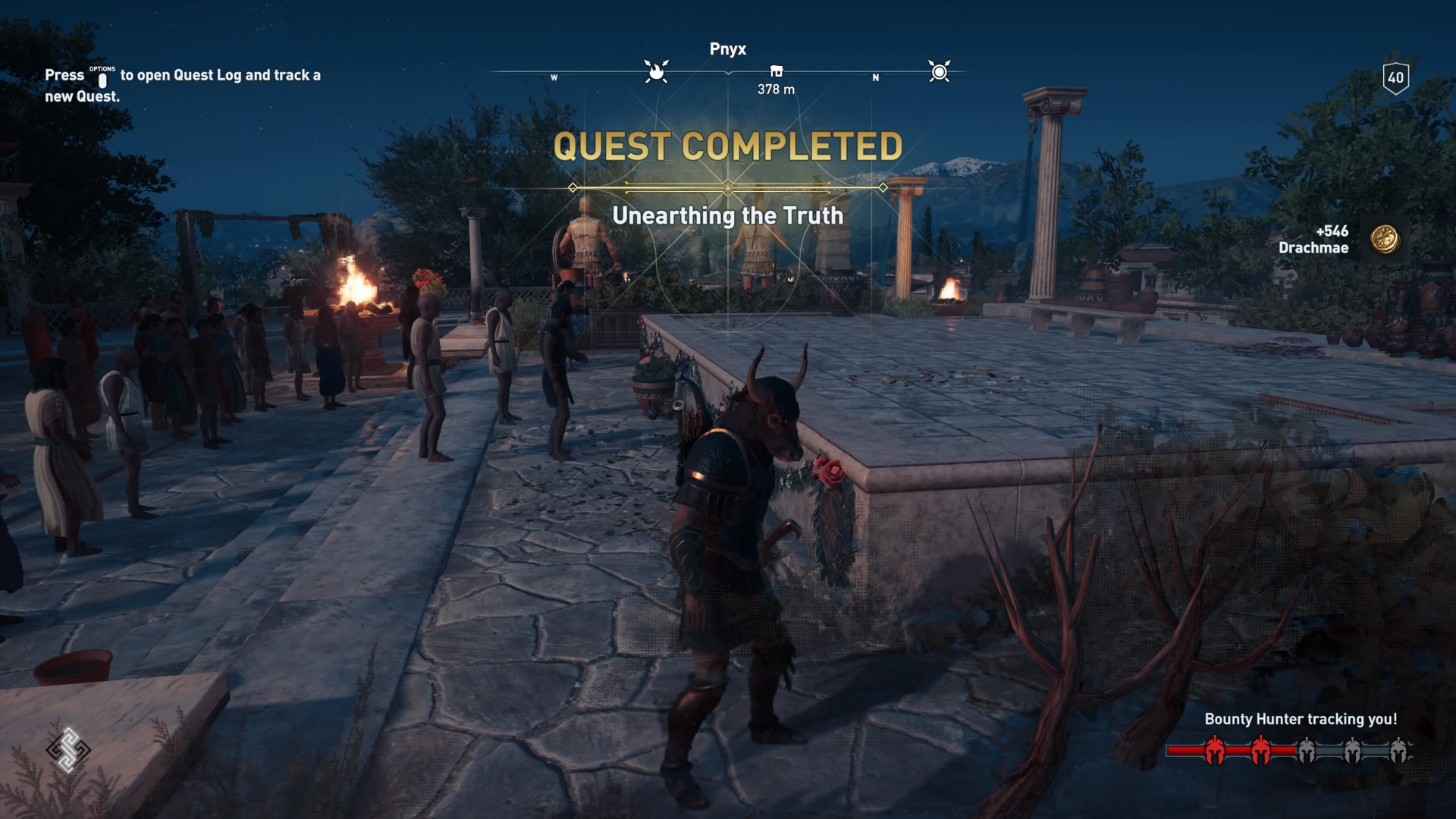Click the Unearthing the Truth quest name
This screenshot has width=1456, height=819.
click(x=728, y=216)
